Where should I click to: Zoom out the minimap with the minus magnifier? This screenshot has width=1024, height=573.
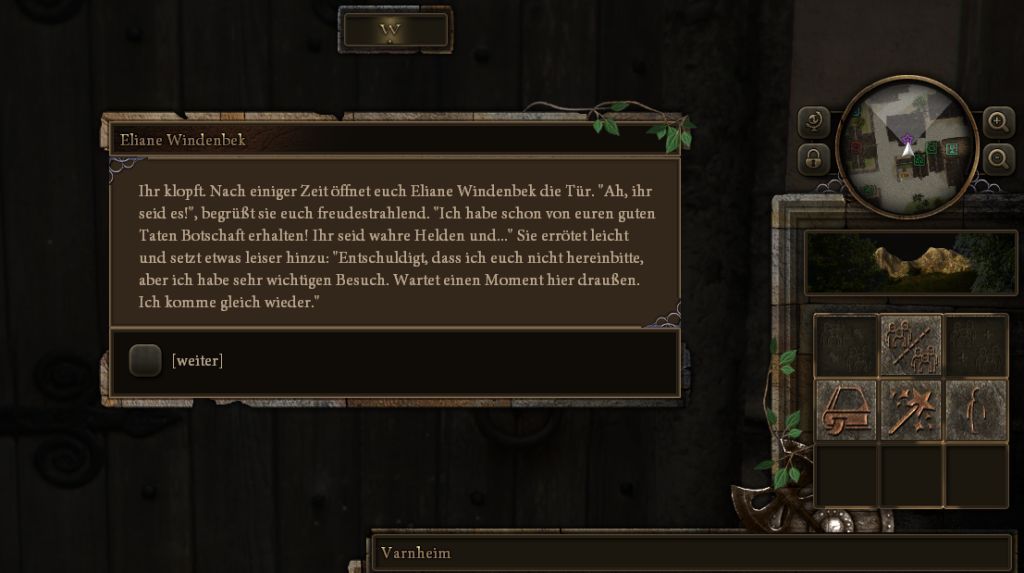point(998,158)
